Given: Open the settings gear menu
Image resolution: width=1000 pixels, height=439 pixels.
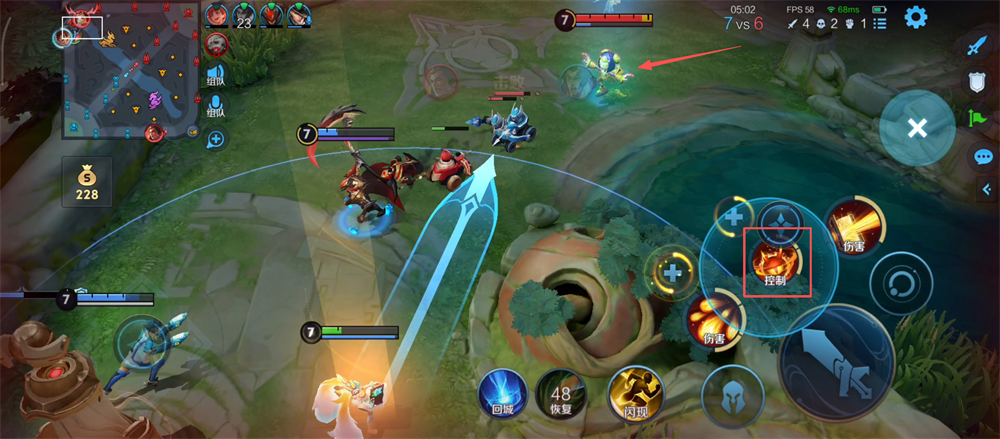Looking at the screenshot, I should pos(915,17).
